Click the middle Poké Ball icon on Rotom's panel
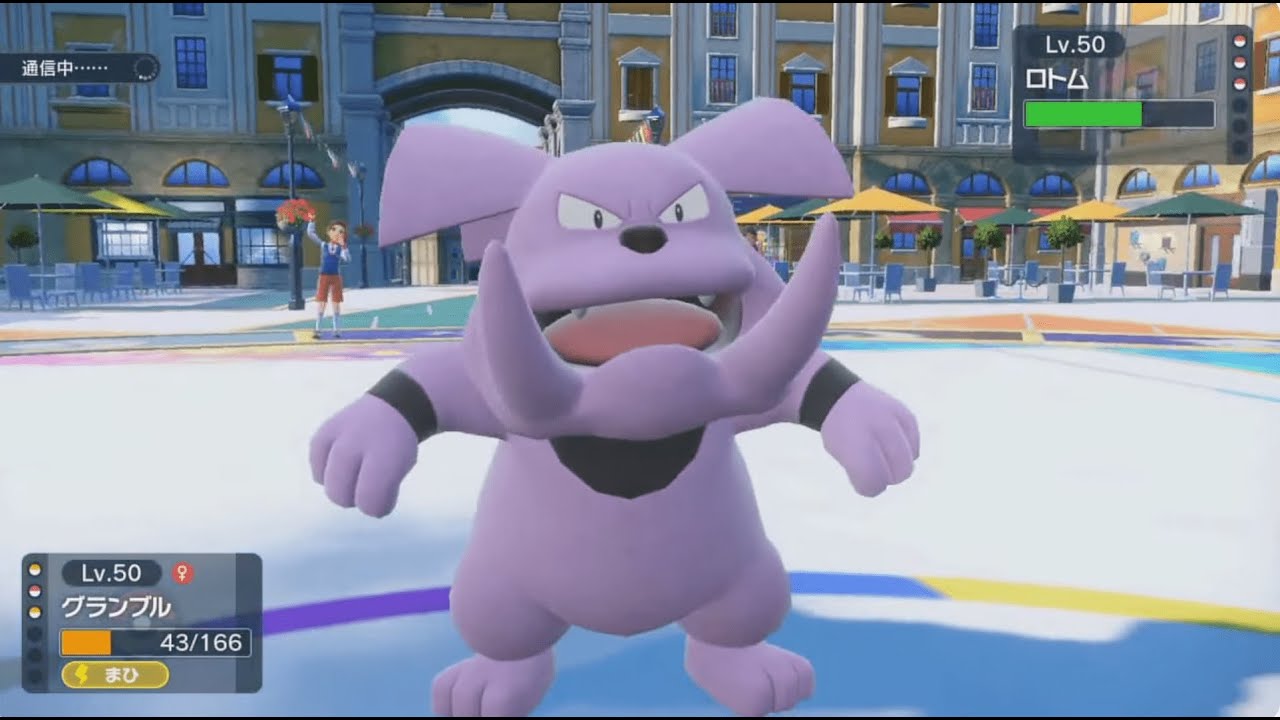The image size is (1280, 720). (x=1241, y=61)
